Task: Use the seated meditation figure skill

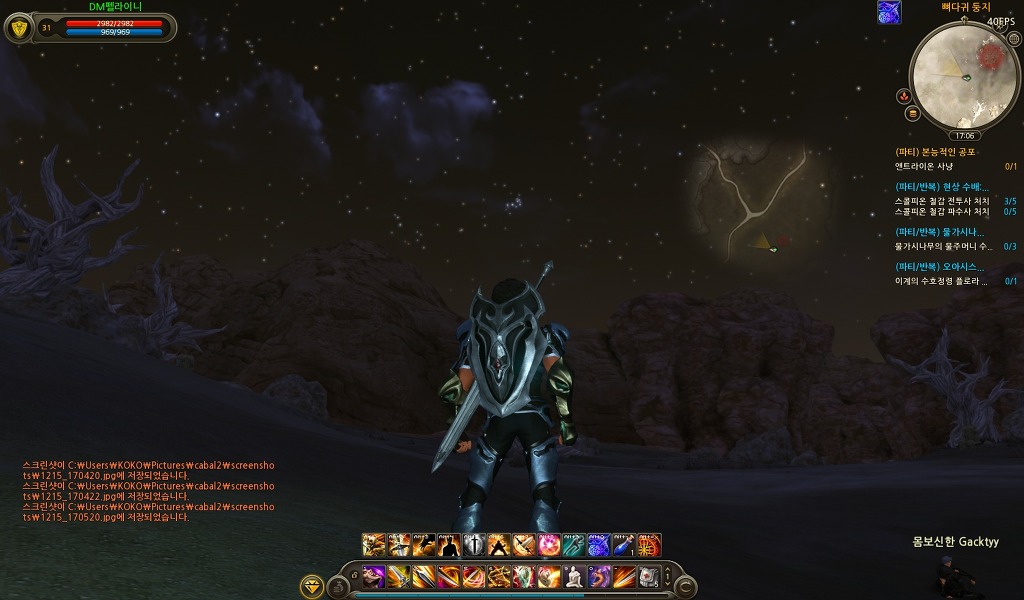Action: (x=573, y=576)
